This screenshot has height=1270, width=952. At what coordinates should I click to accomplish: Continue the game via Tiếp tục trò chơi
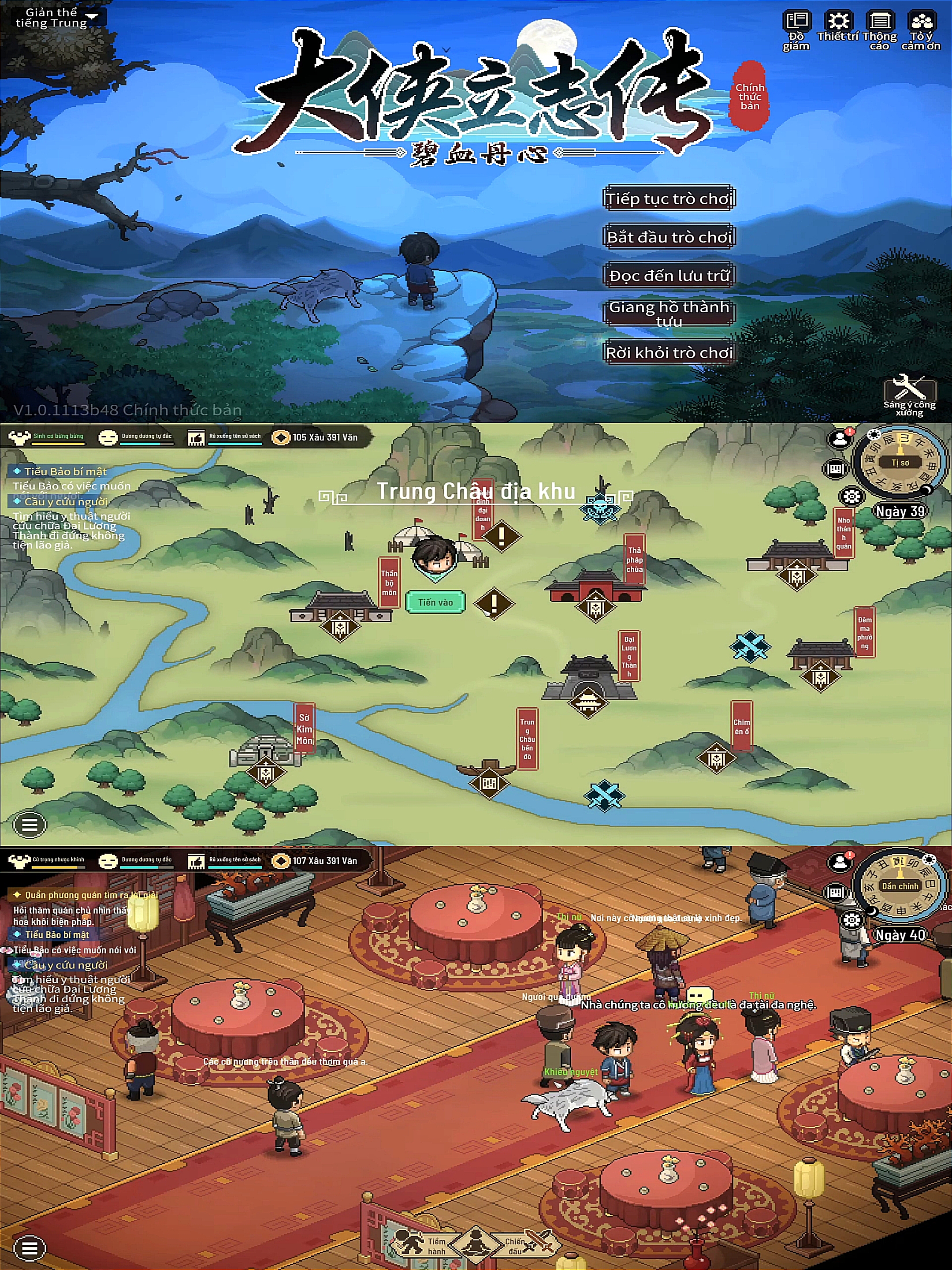pos(669,198)
